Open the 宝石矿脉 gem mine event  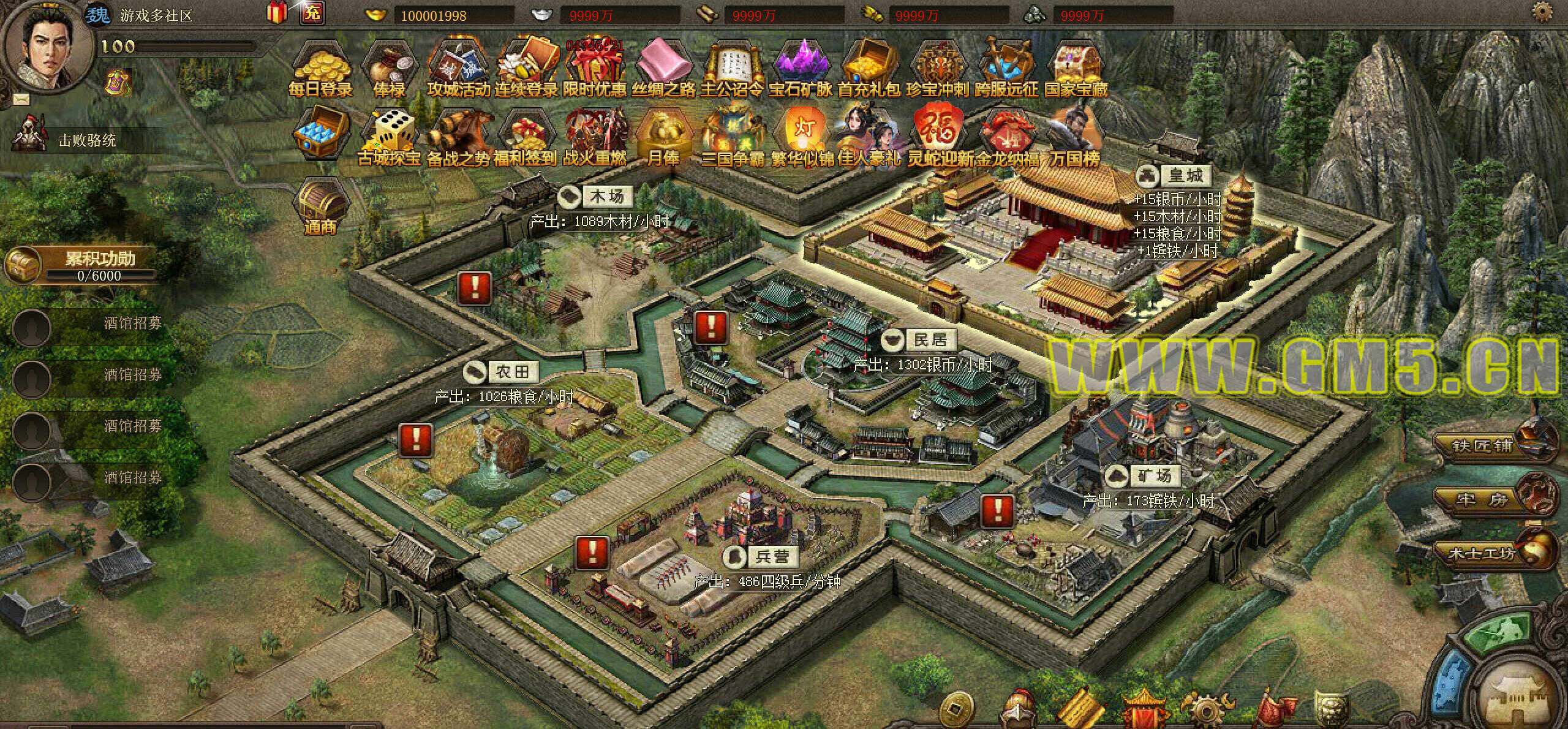(800, 69)
